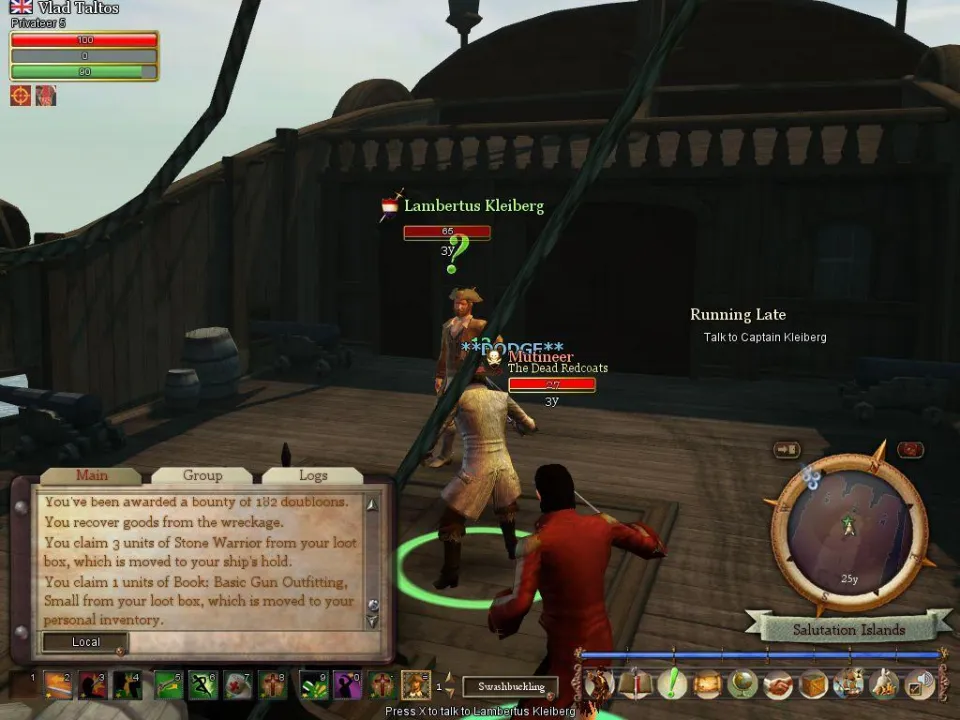Click the exit door button above minimap
Image resolution: width=960 pixels, height=720 pixels.
(x=787, y=450)
